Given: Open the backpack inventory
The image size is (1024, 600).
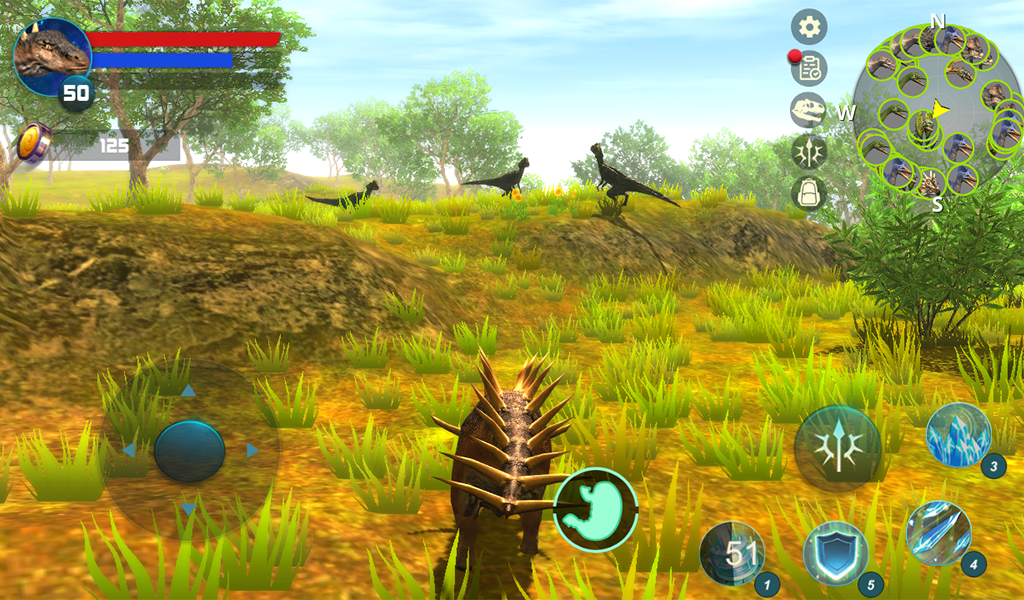Looking at the screenshot, I should [808, 193].
